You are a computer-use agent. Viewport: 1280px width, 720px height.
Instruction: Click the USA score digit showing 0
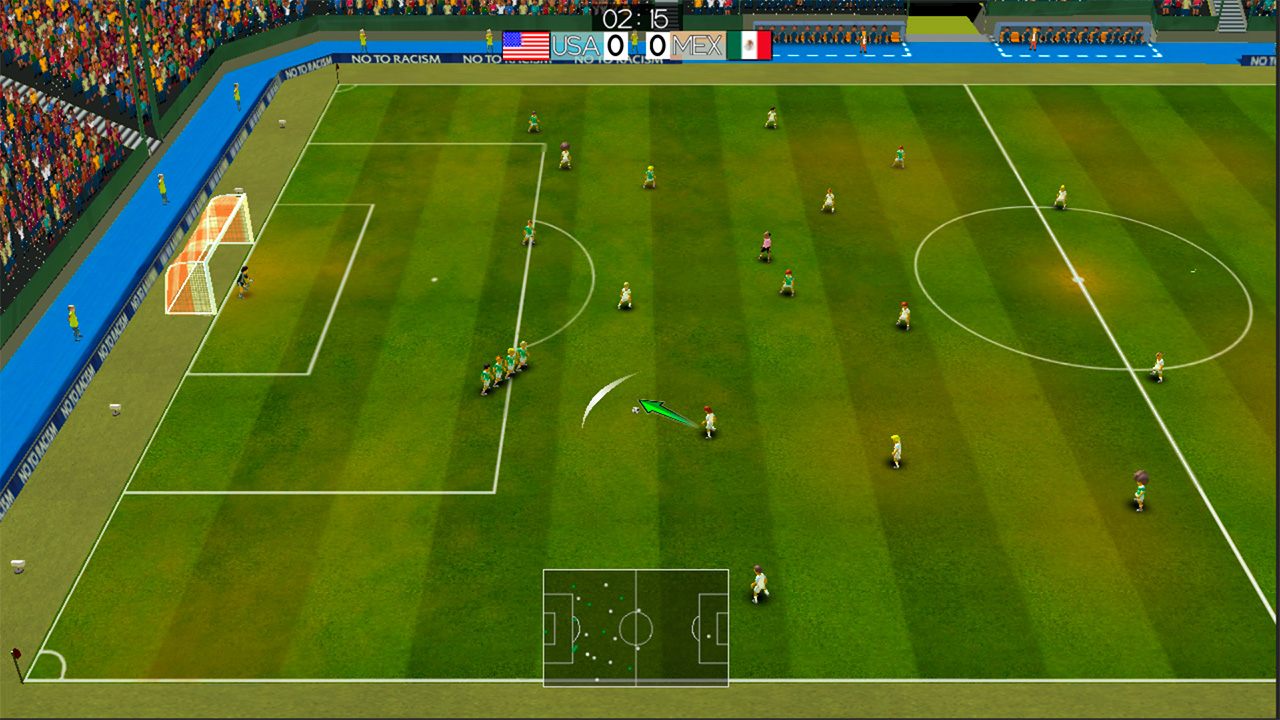click(x=614, y=45)
